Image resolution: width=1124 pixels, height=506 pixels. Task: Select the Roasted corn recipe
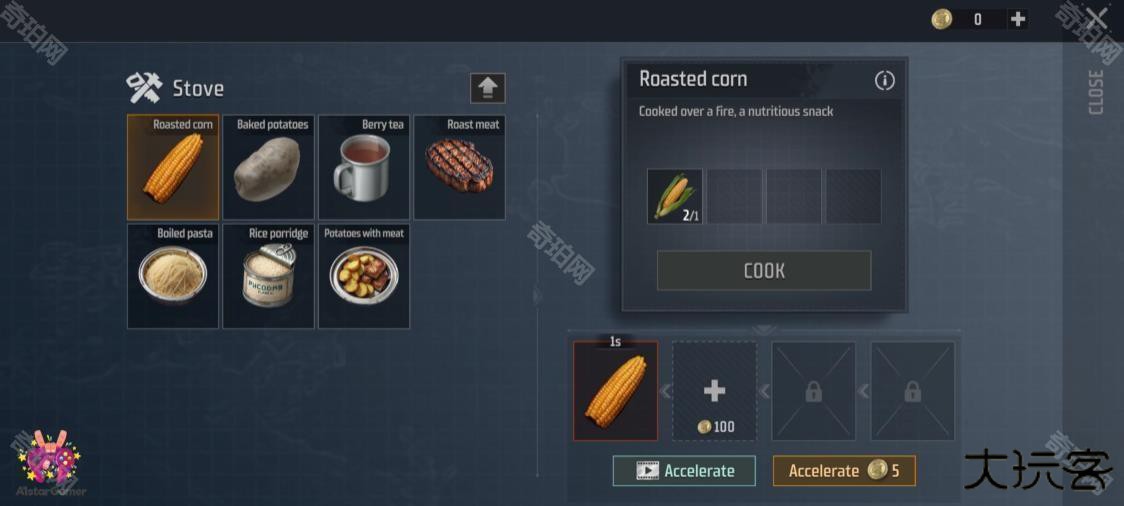pos(173,167)
